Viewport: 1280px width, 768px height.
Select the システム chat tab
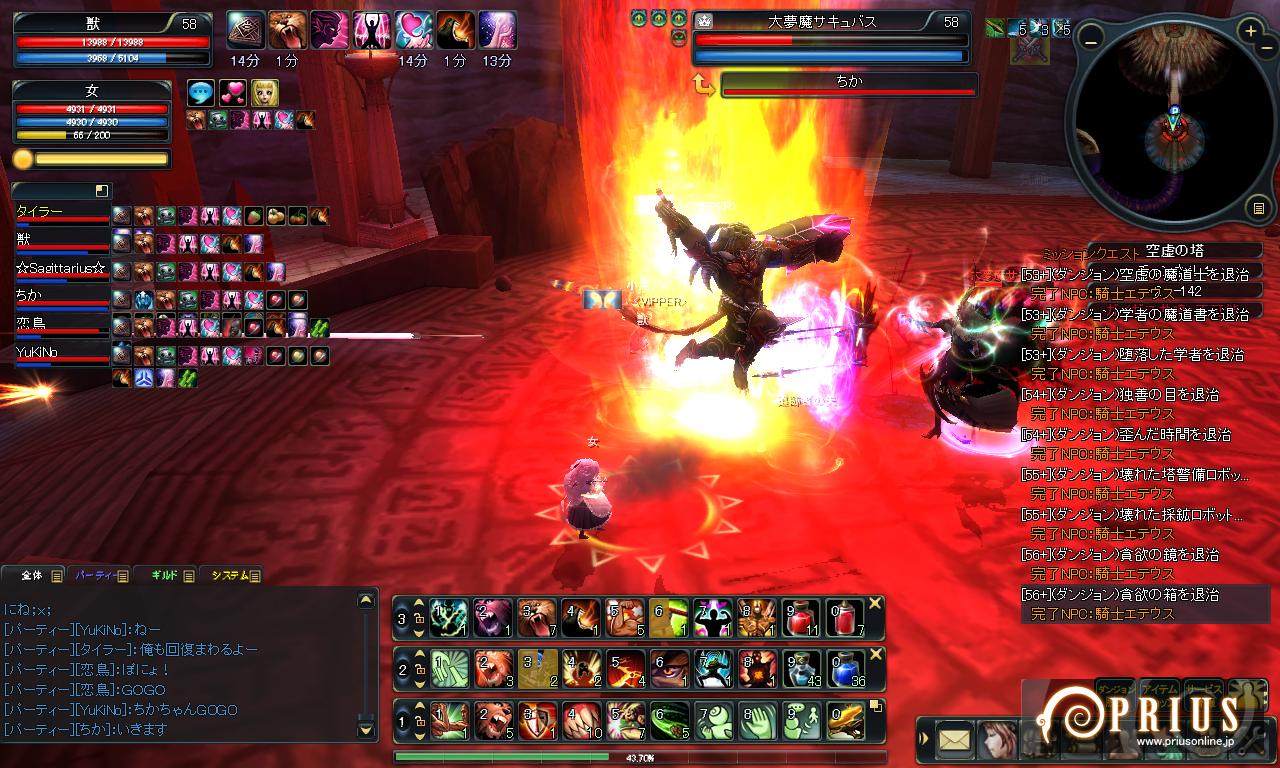(229, 575)
